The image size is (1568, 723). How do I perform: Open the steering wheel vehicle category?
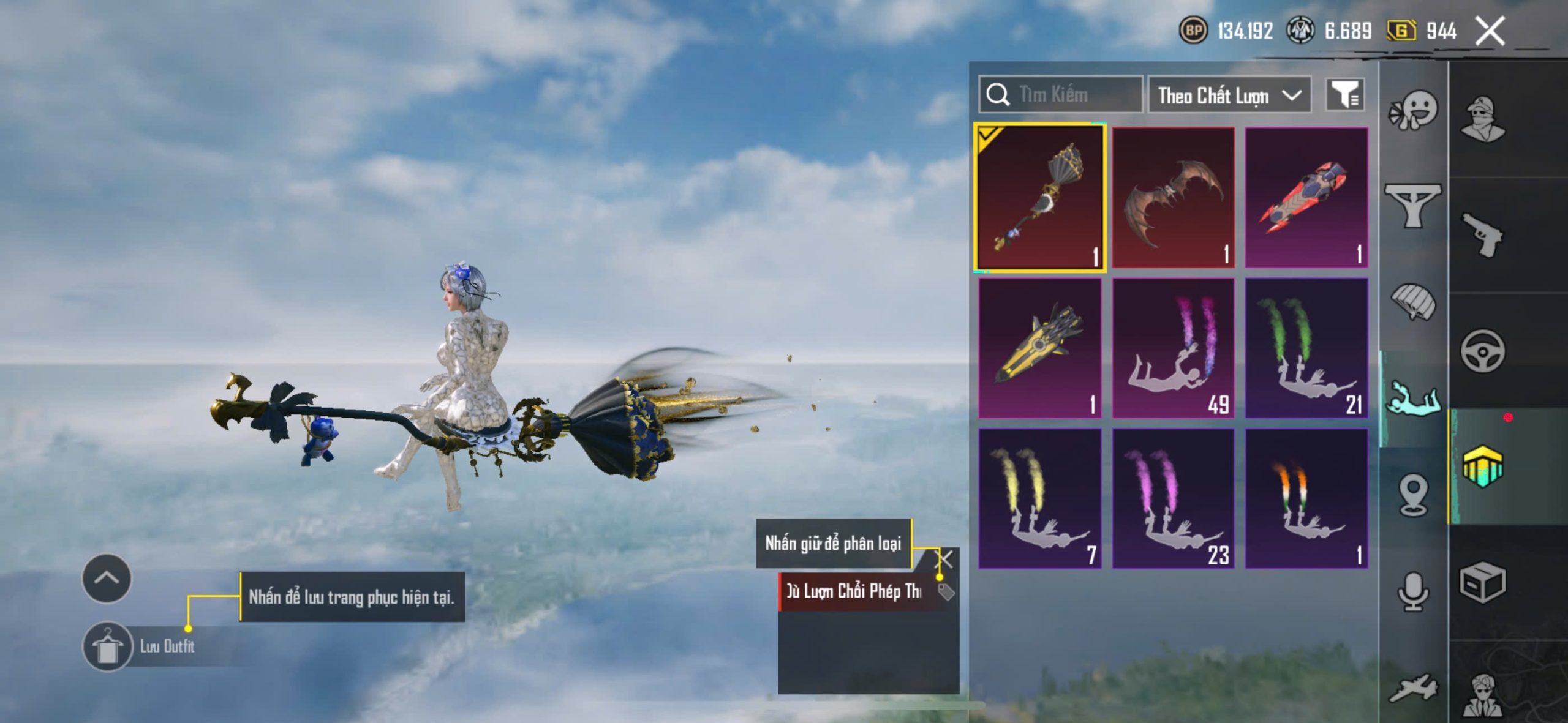tap(1482, 351)
